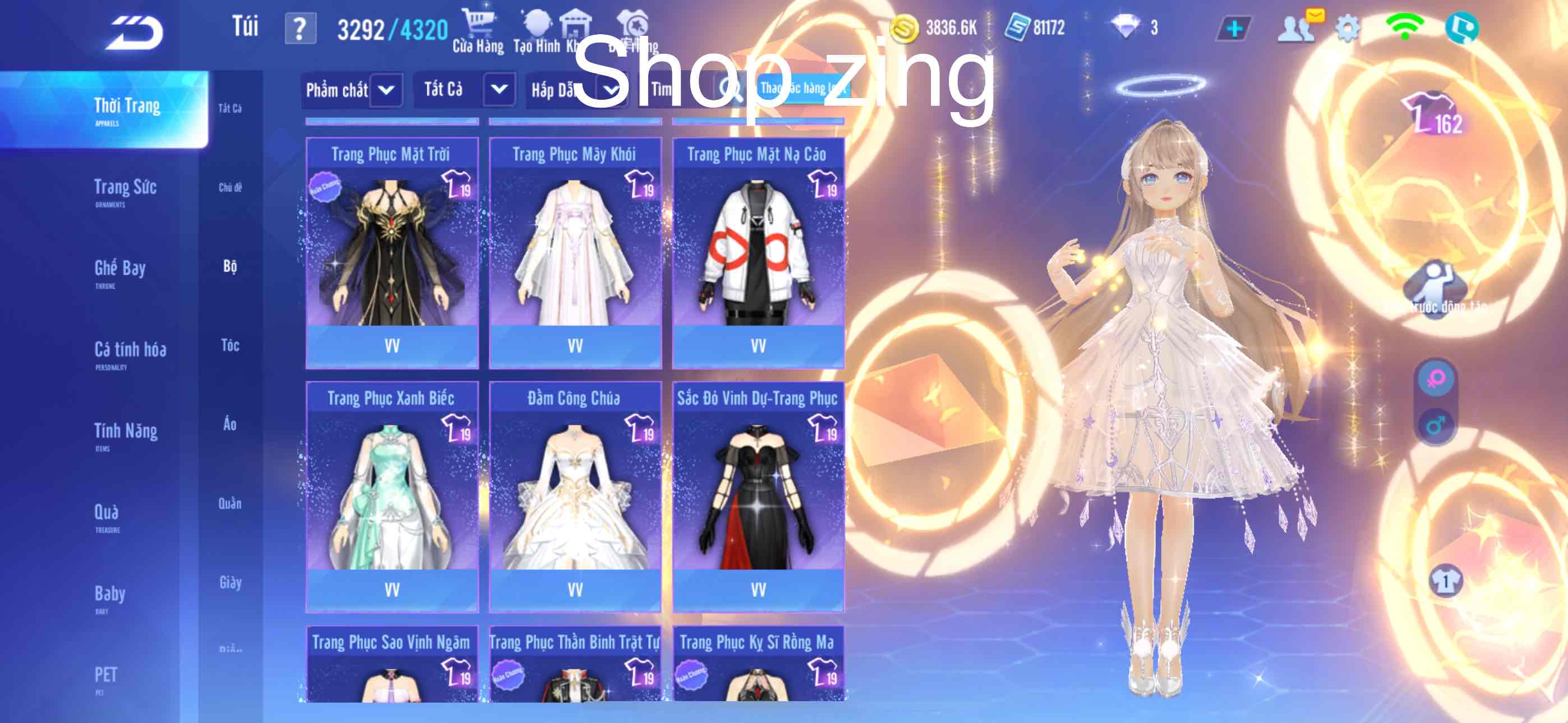Select the Tính Năng category
The image size is (1568, 723).
(126, 434)
